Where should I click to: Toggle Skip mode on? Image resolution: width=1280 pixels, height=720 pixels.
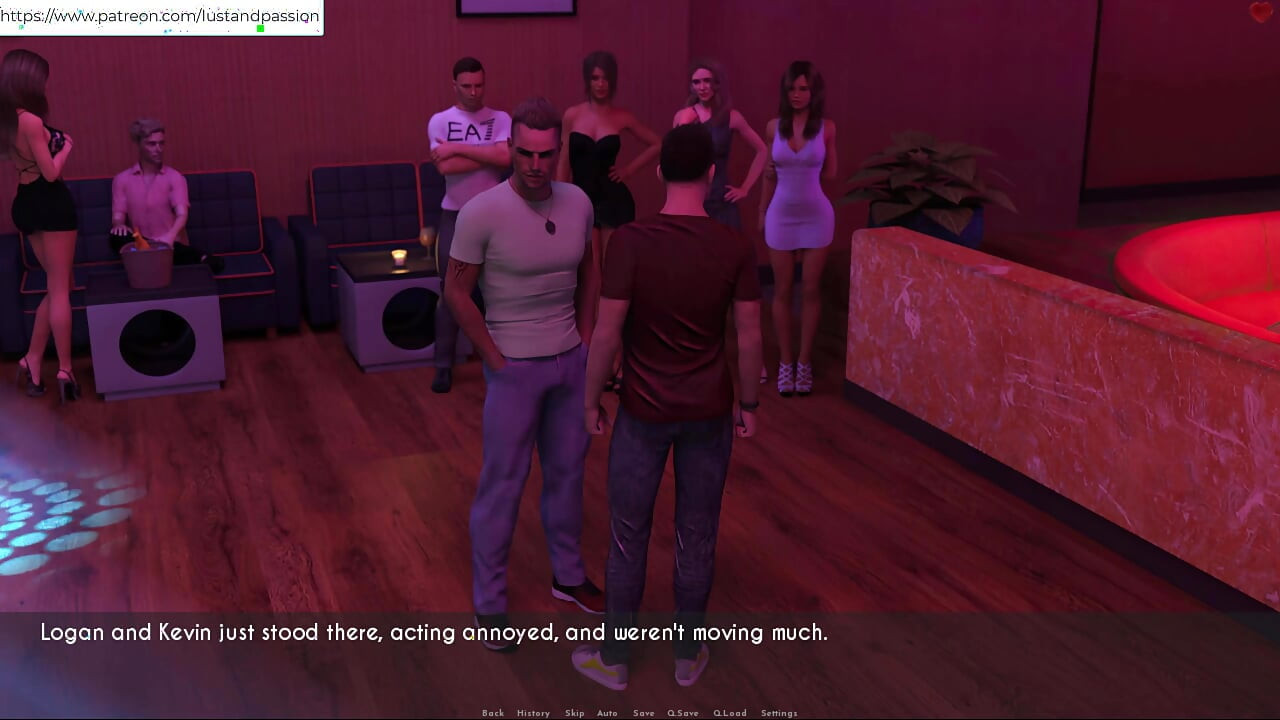click(574, 712)
